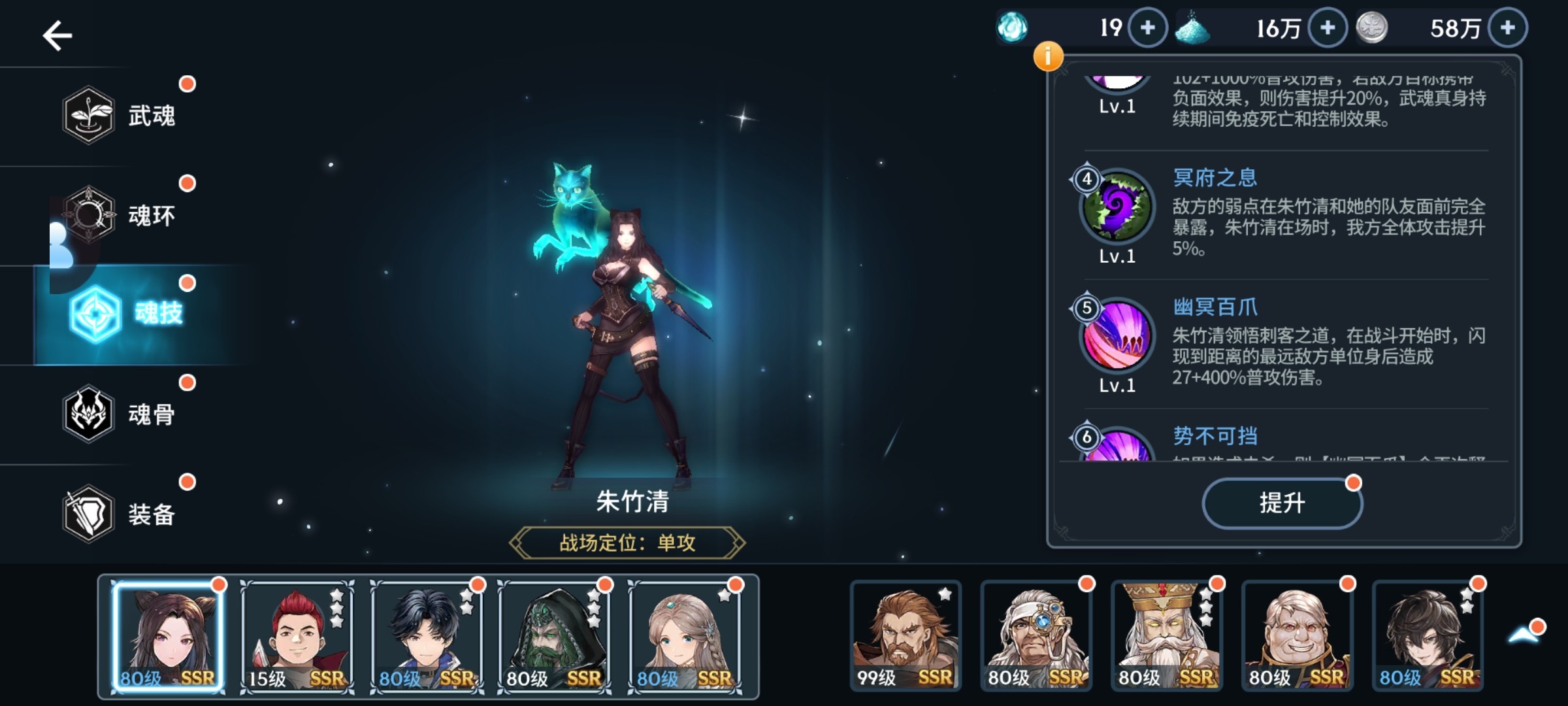Open the orange info icon
Screen dimensions: 1568x706
click(x=1048, y=56)
